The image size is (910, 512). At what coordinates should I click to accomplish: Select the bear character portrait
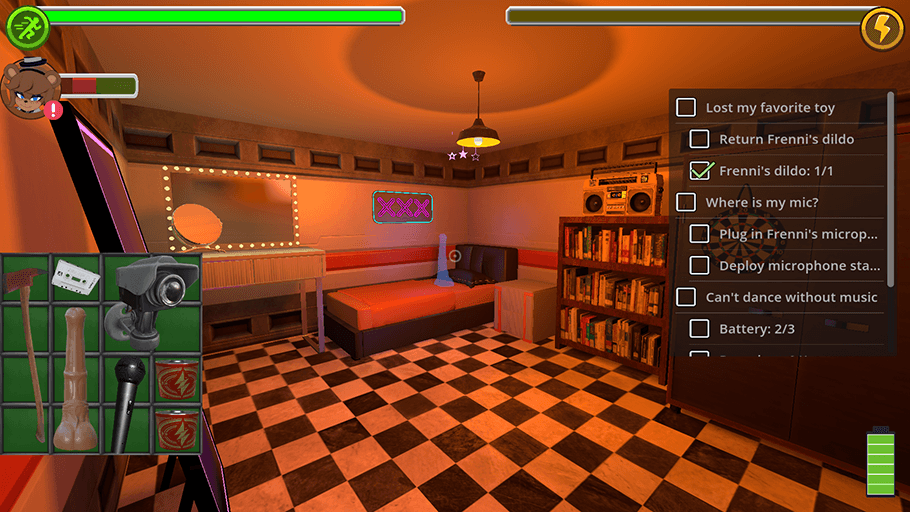pyautogui.click(x=27, y=87)
